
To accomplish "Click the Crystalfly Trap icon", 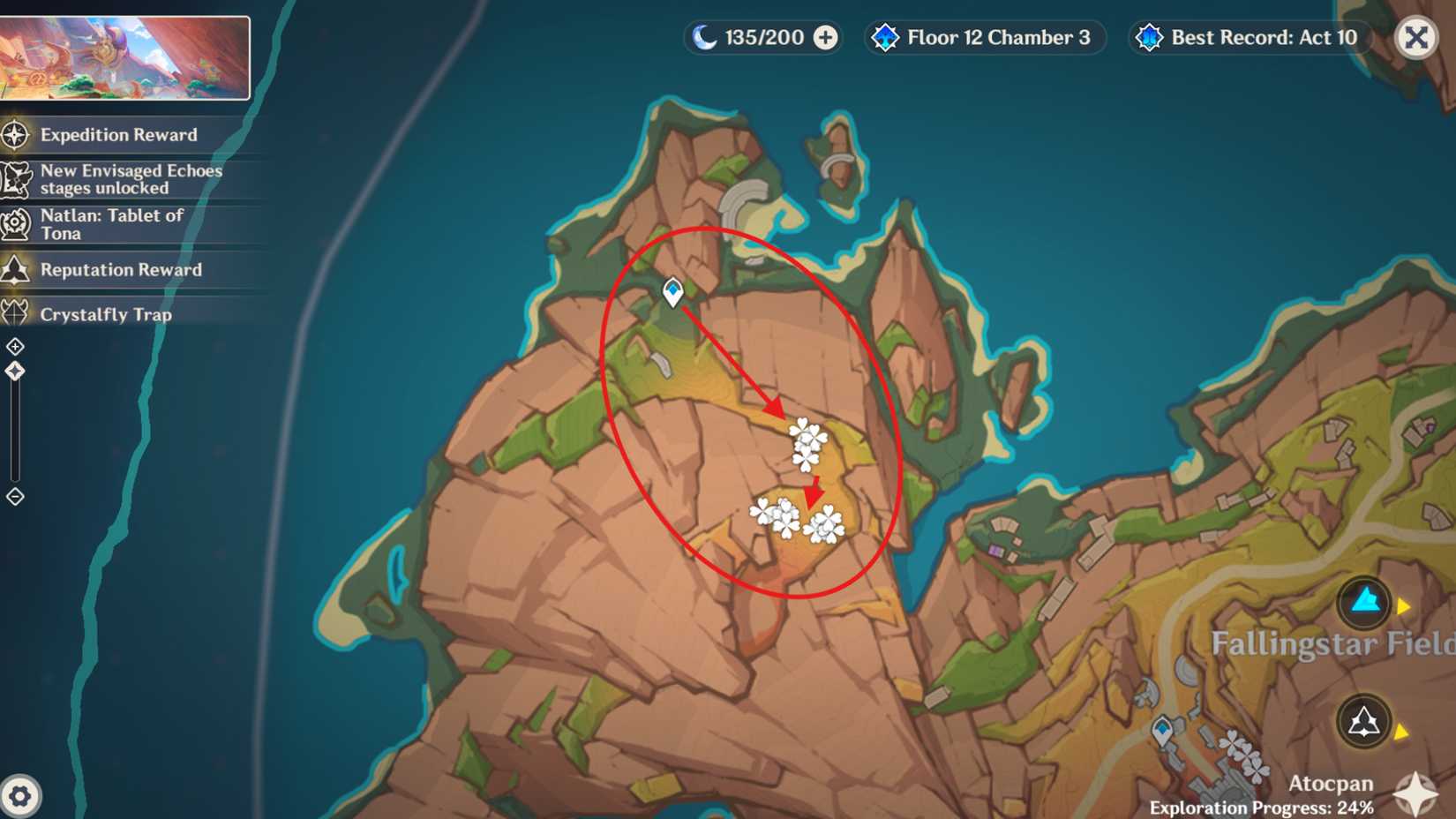I will tap(14, 314).
